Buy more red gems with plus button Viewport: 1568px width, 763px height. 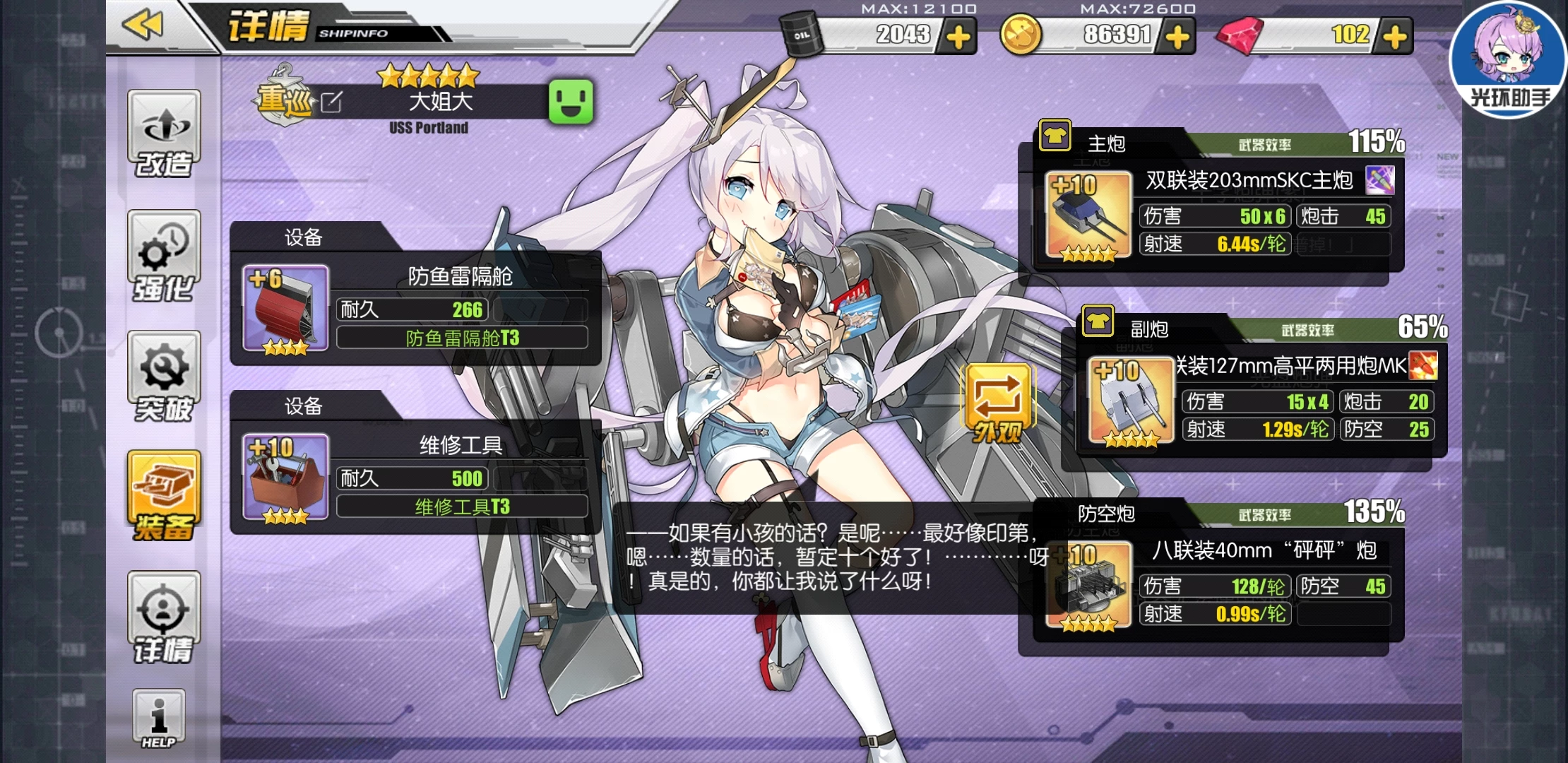[1395, 37]
